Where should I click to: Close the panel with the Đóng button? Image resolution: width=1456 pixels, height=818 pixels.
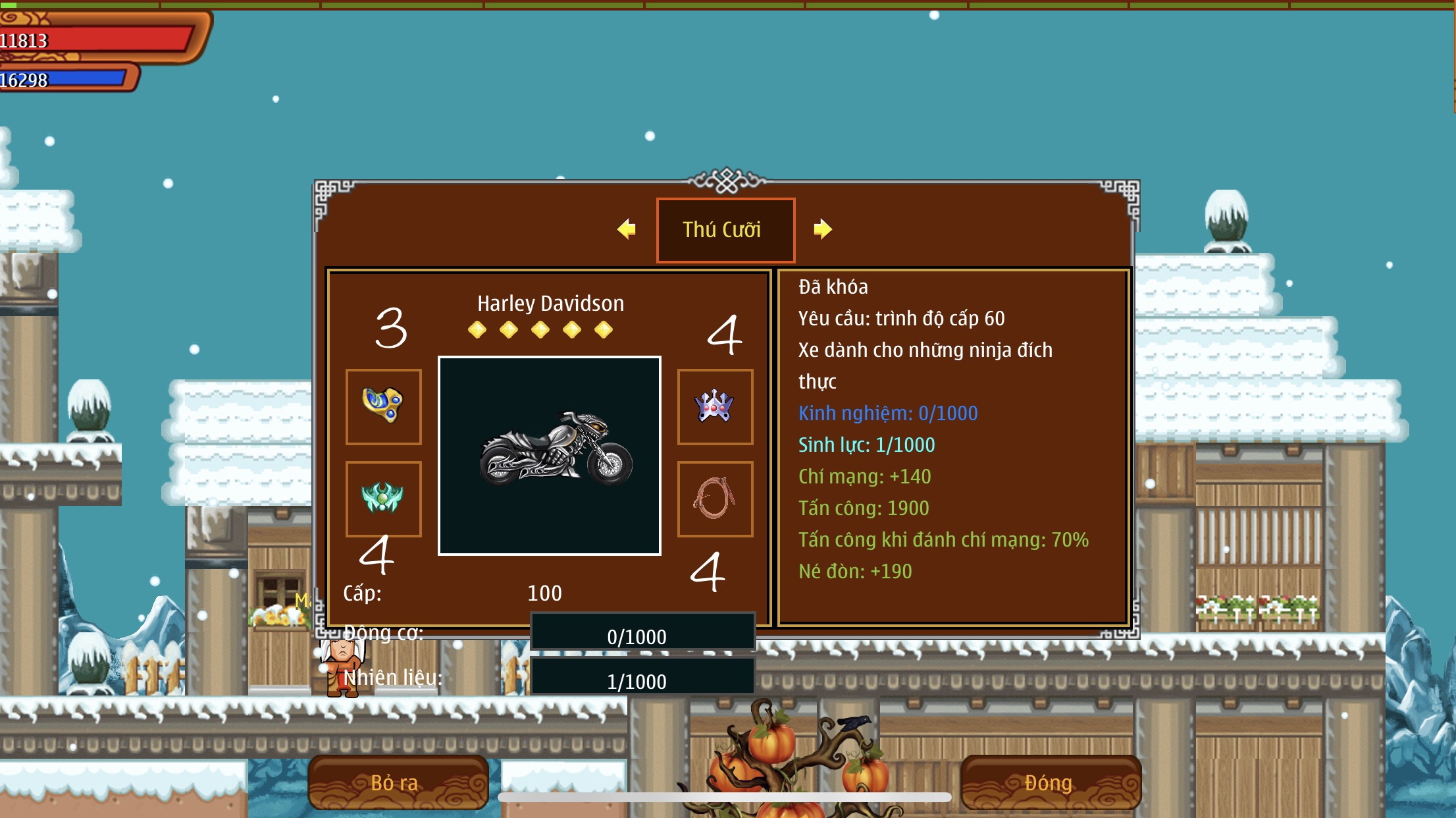pyautogui.click(x=1050, y=782)
